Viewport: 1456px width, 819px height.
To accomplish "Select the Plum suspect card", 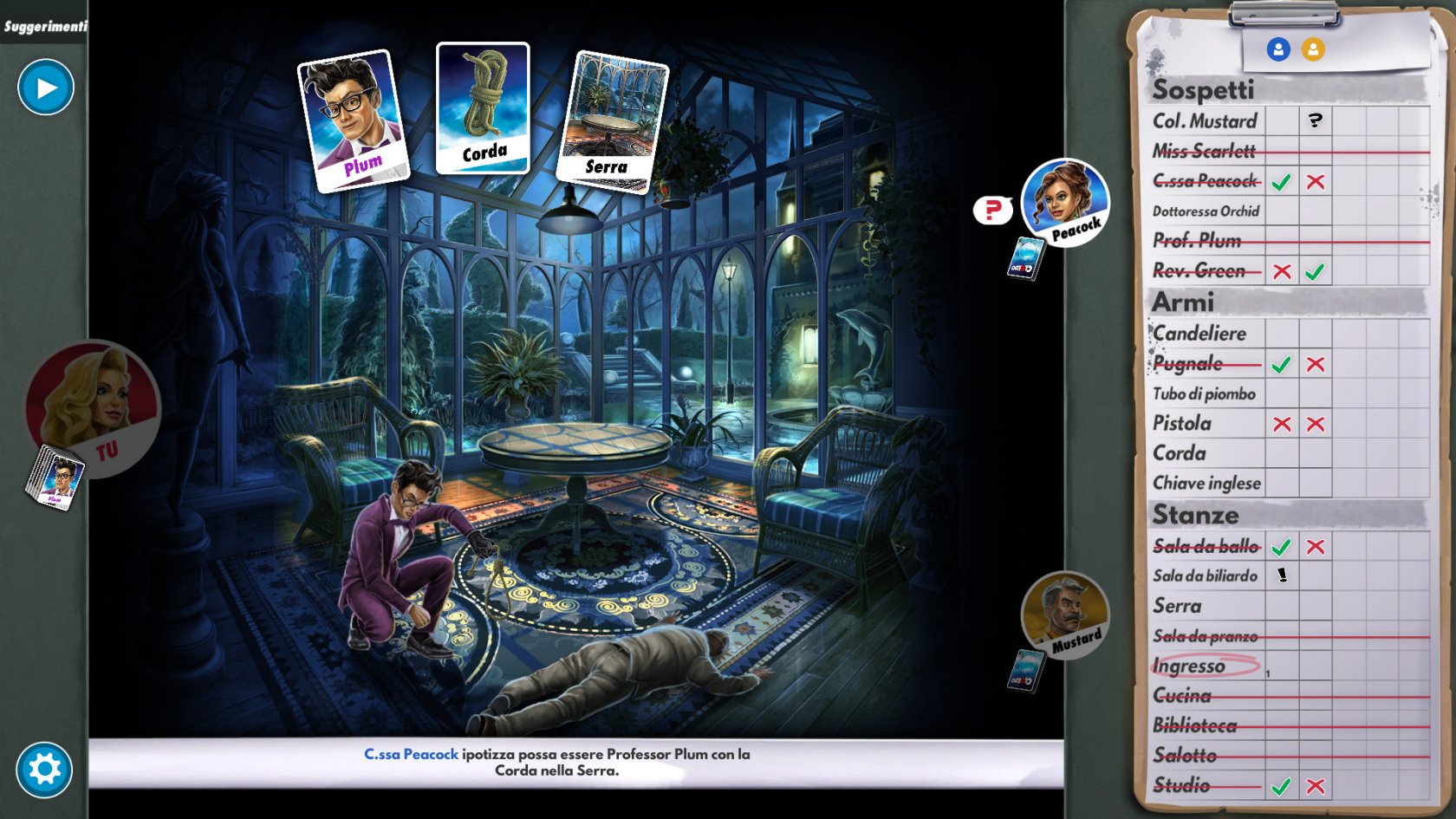I will pyautogui.click(x=353, y=120).
